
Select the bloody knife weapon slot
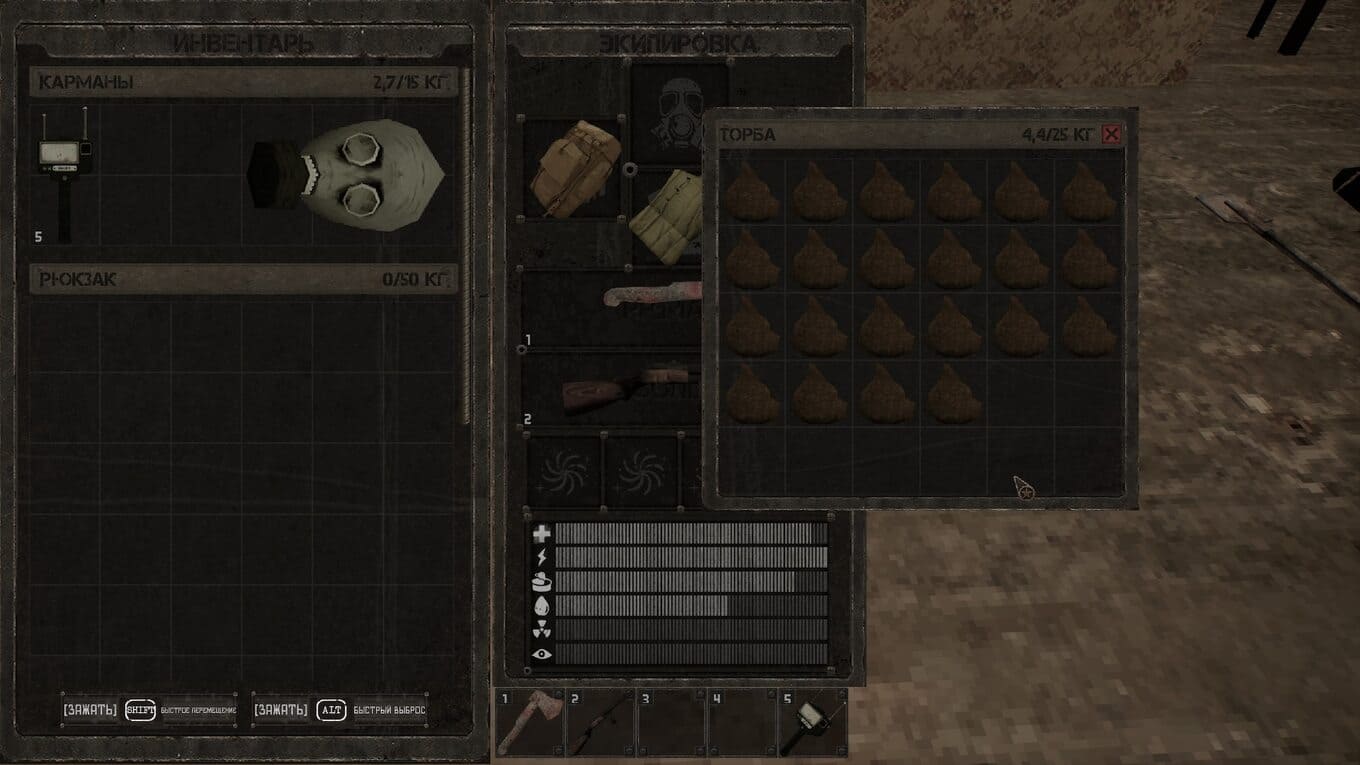point(650,299)
